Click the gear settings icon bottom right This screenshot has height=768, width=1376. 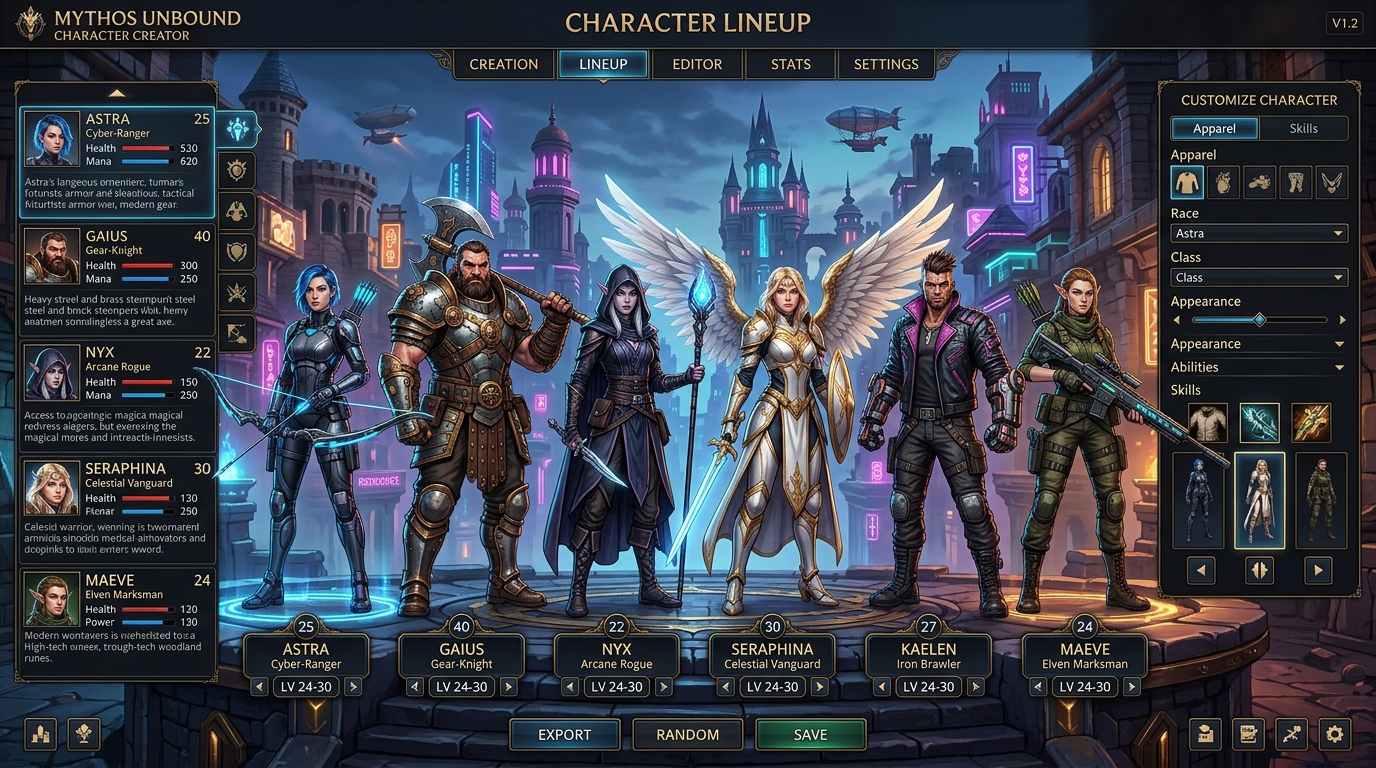coord(1334,734)
